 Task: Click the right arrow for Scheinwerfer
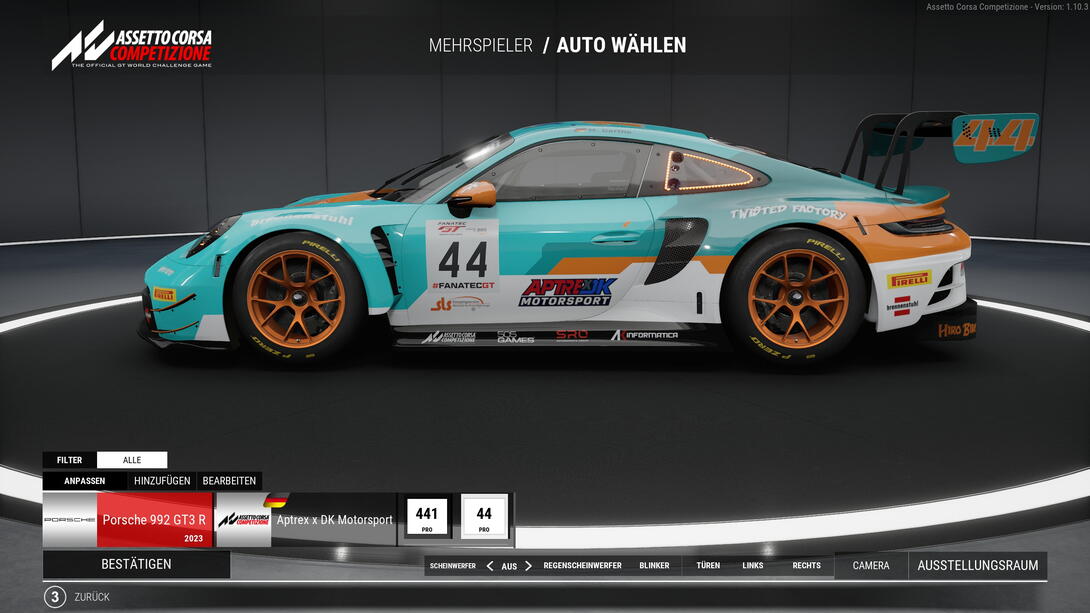tap(528, 566)
